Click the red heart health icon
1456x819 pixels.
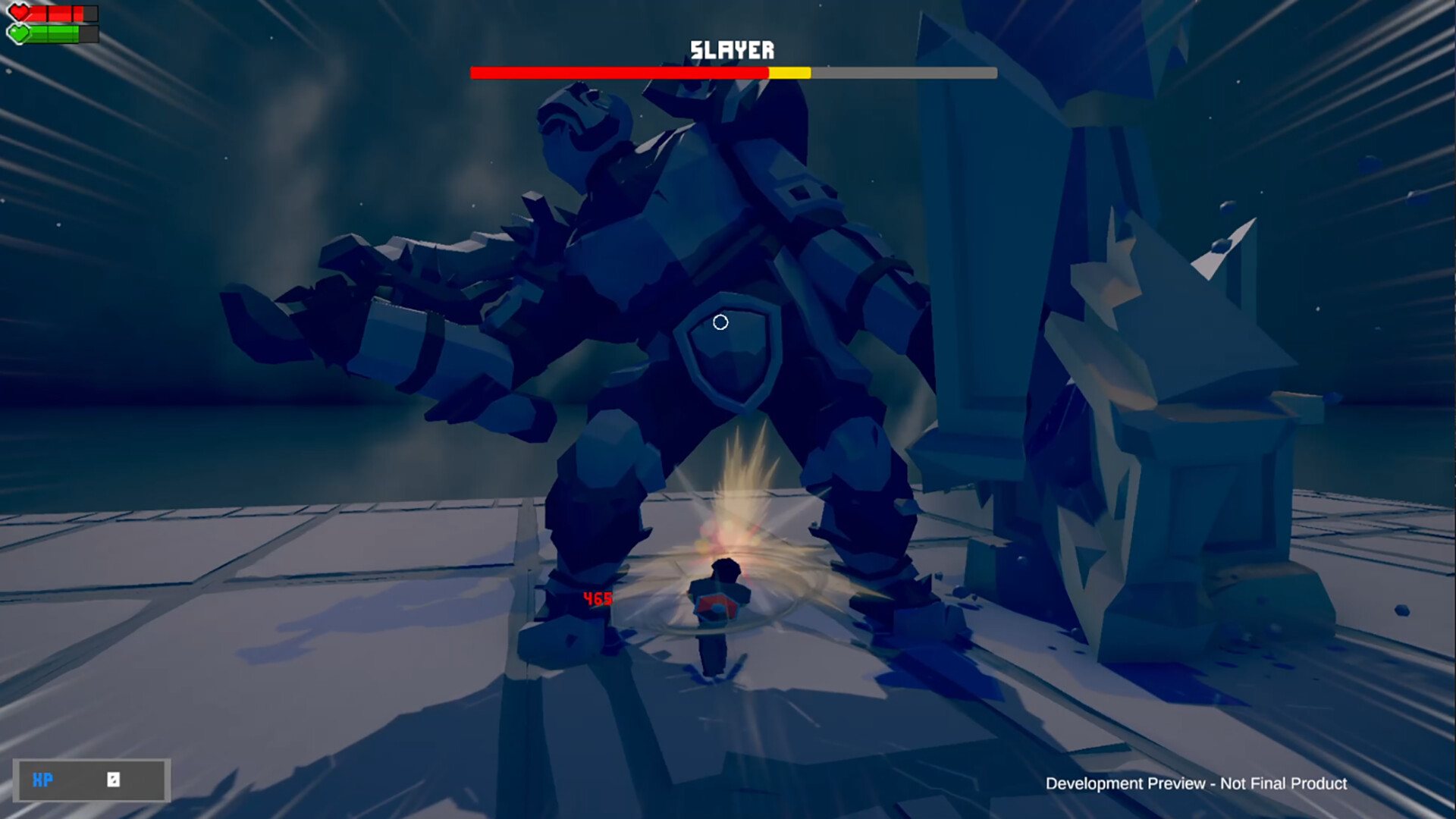tap(19, 12)
